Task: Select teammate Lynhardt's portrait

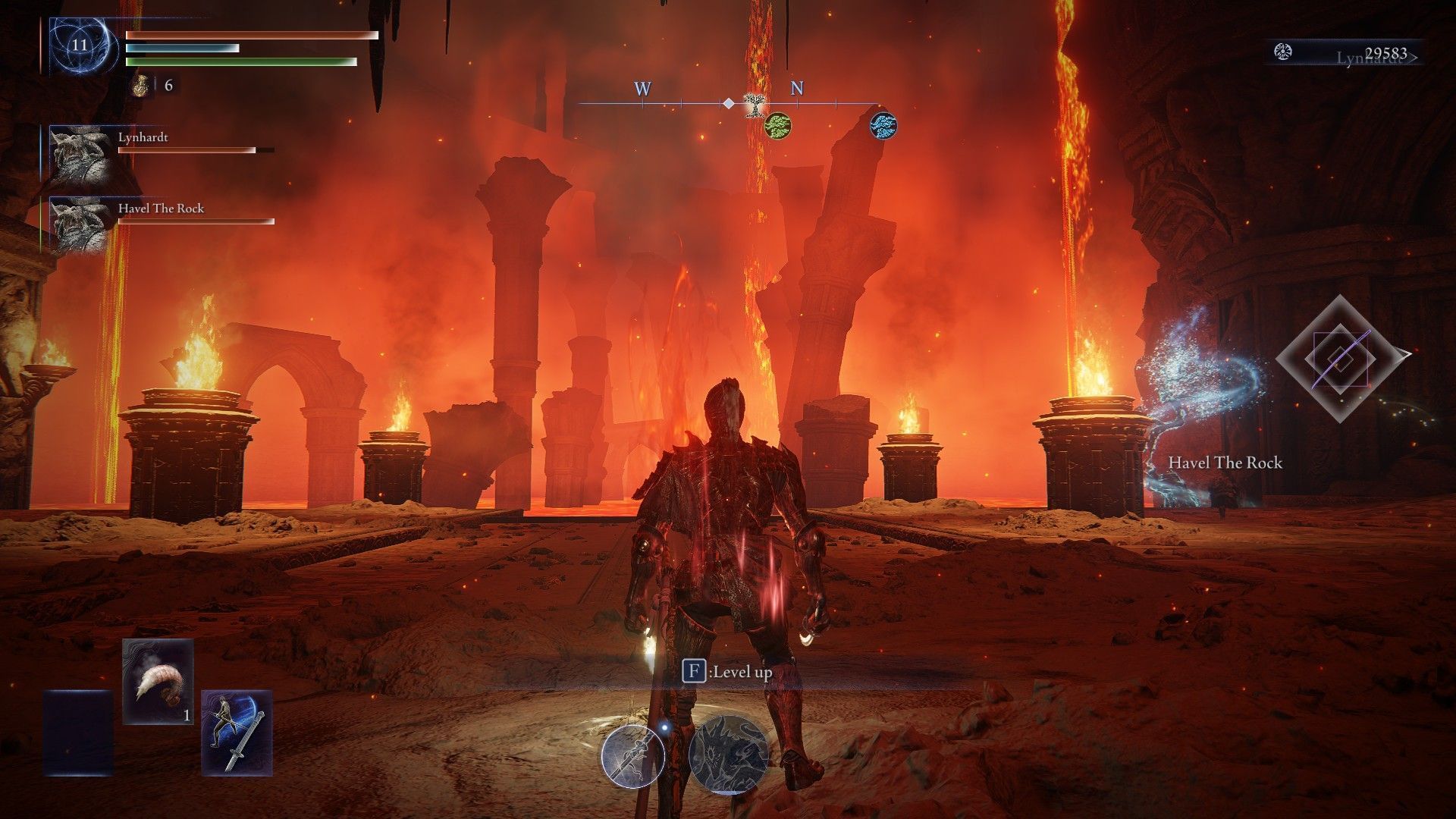Action: (x=80, y=155)
